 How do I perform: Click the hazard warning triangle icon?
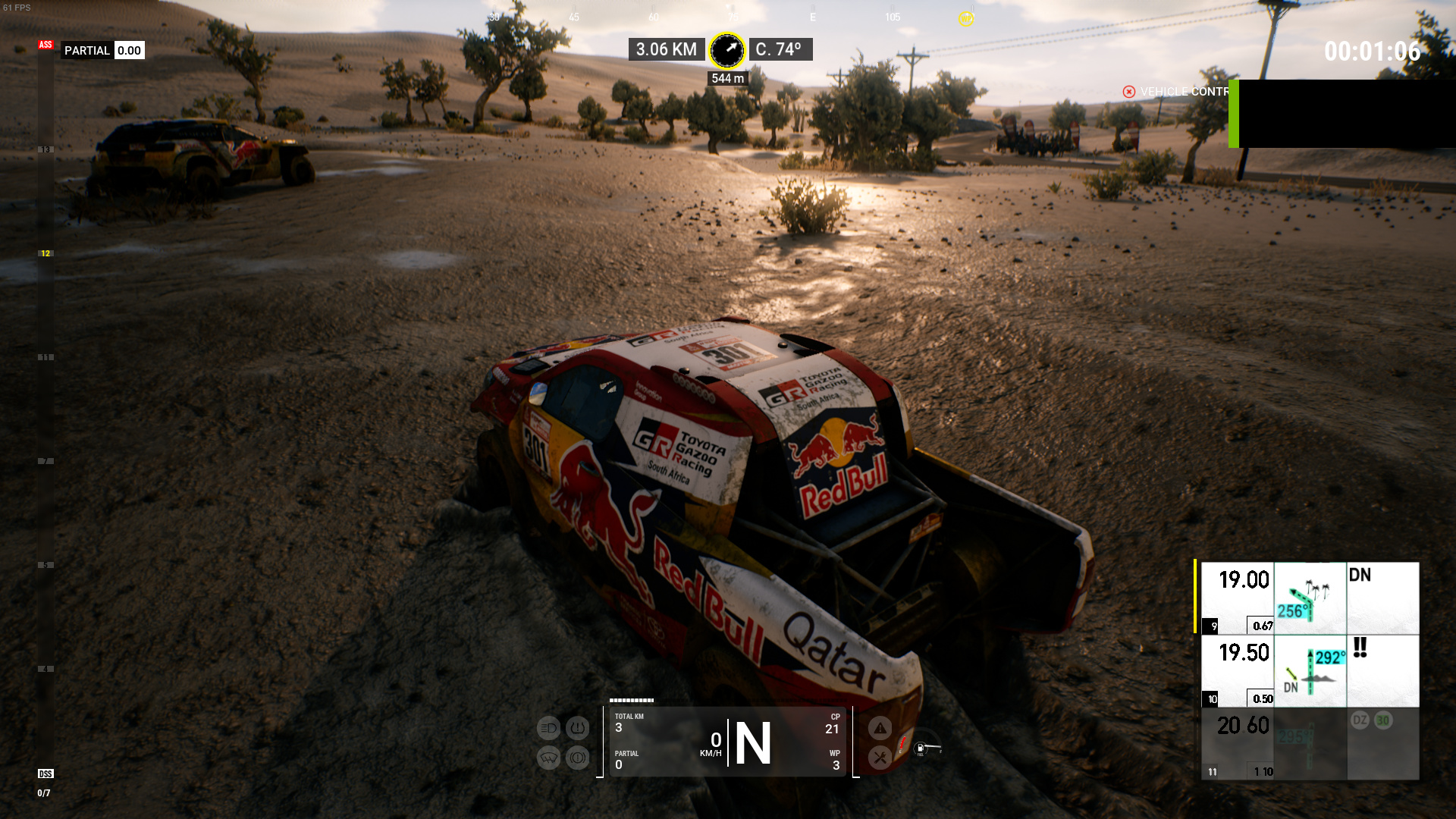pyautogui.click(x=880, y=729)
